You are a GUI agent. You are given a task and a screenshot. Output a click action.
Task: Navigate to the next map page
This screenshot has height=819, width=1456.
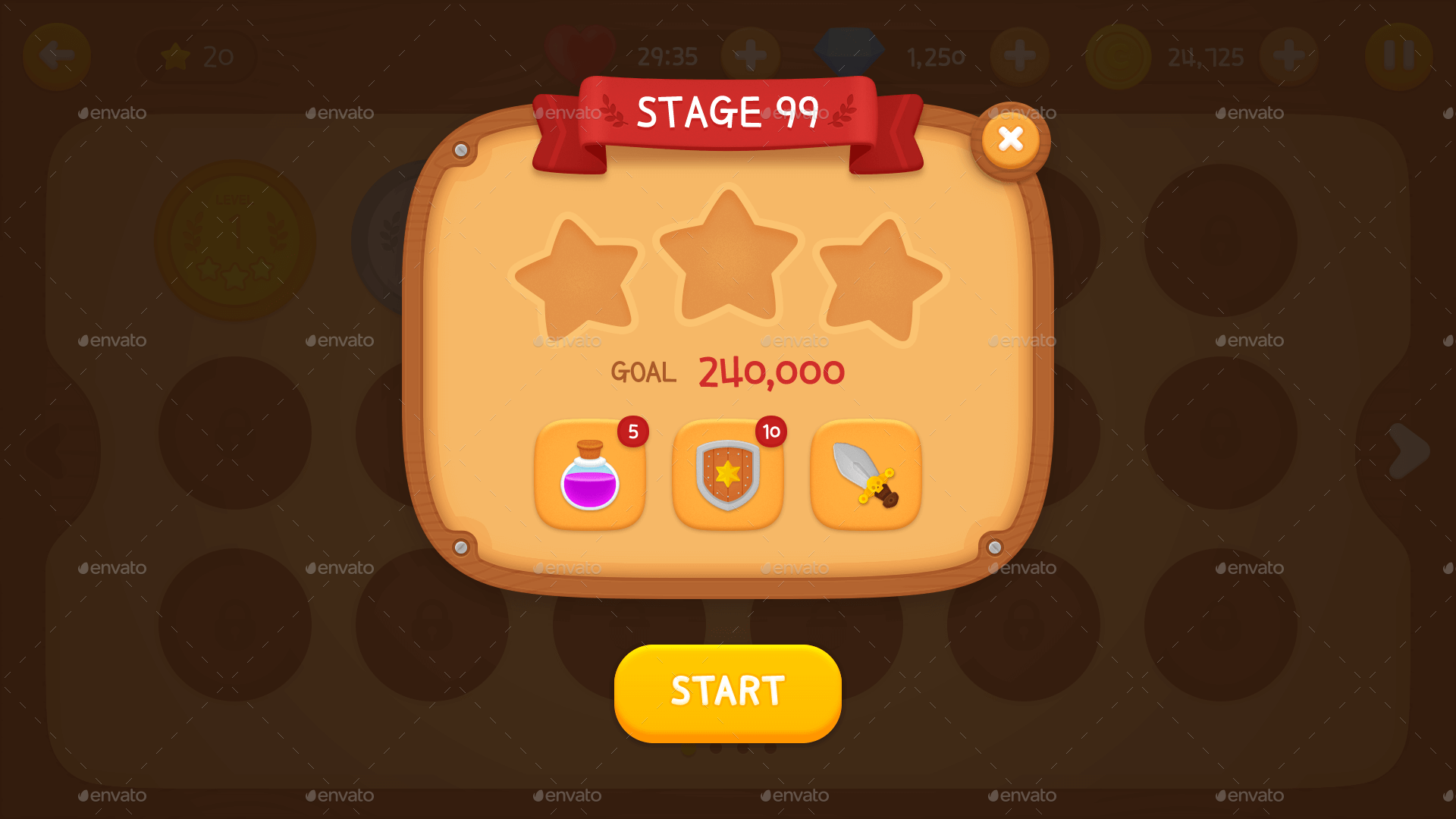tap(1407, 450)
